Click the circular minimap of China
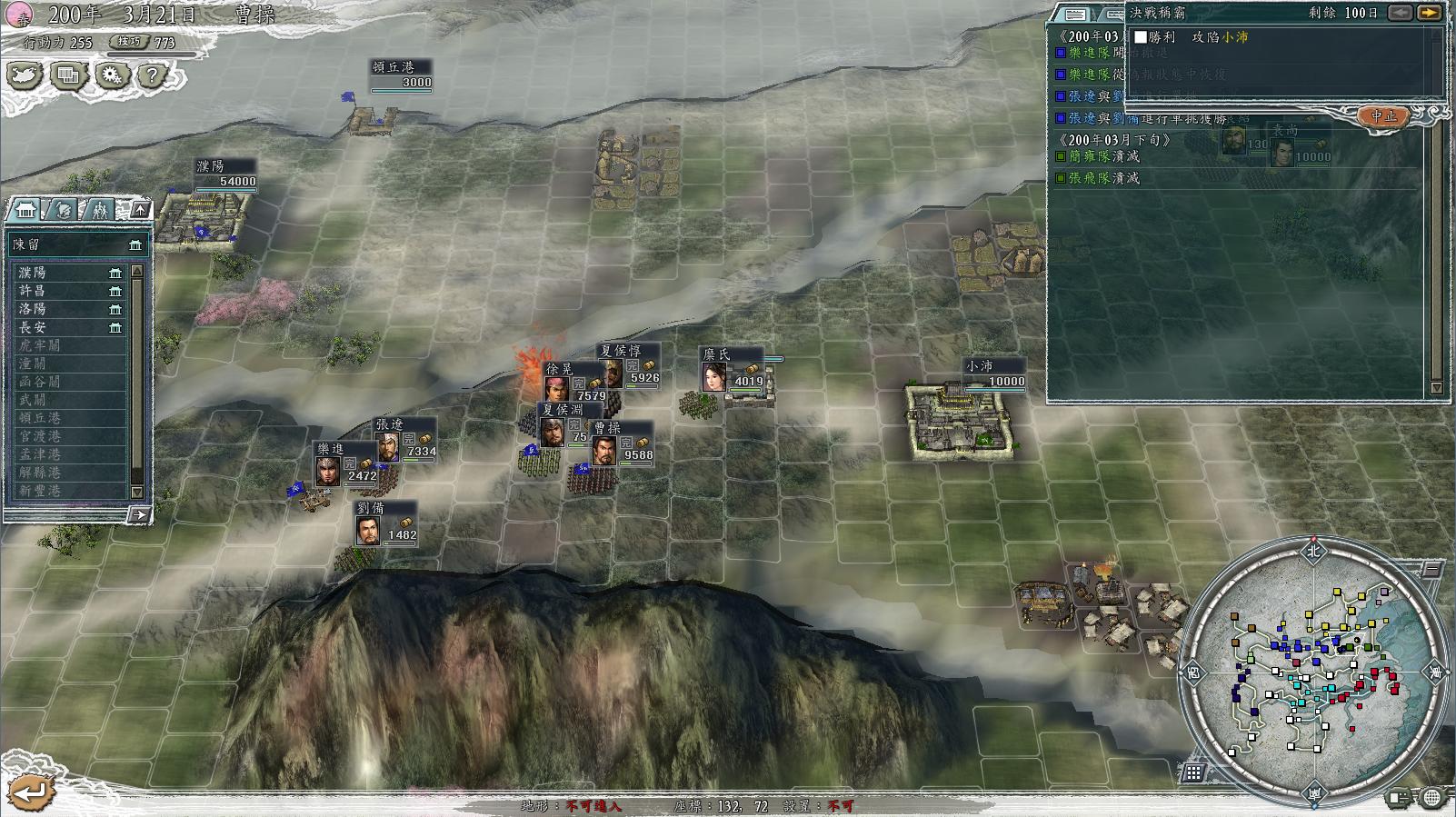The image size is (1456, 817). (x=1313, y=673)
